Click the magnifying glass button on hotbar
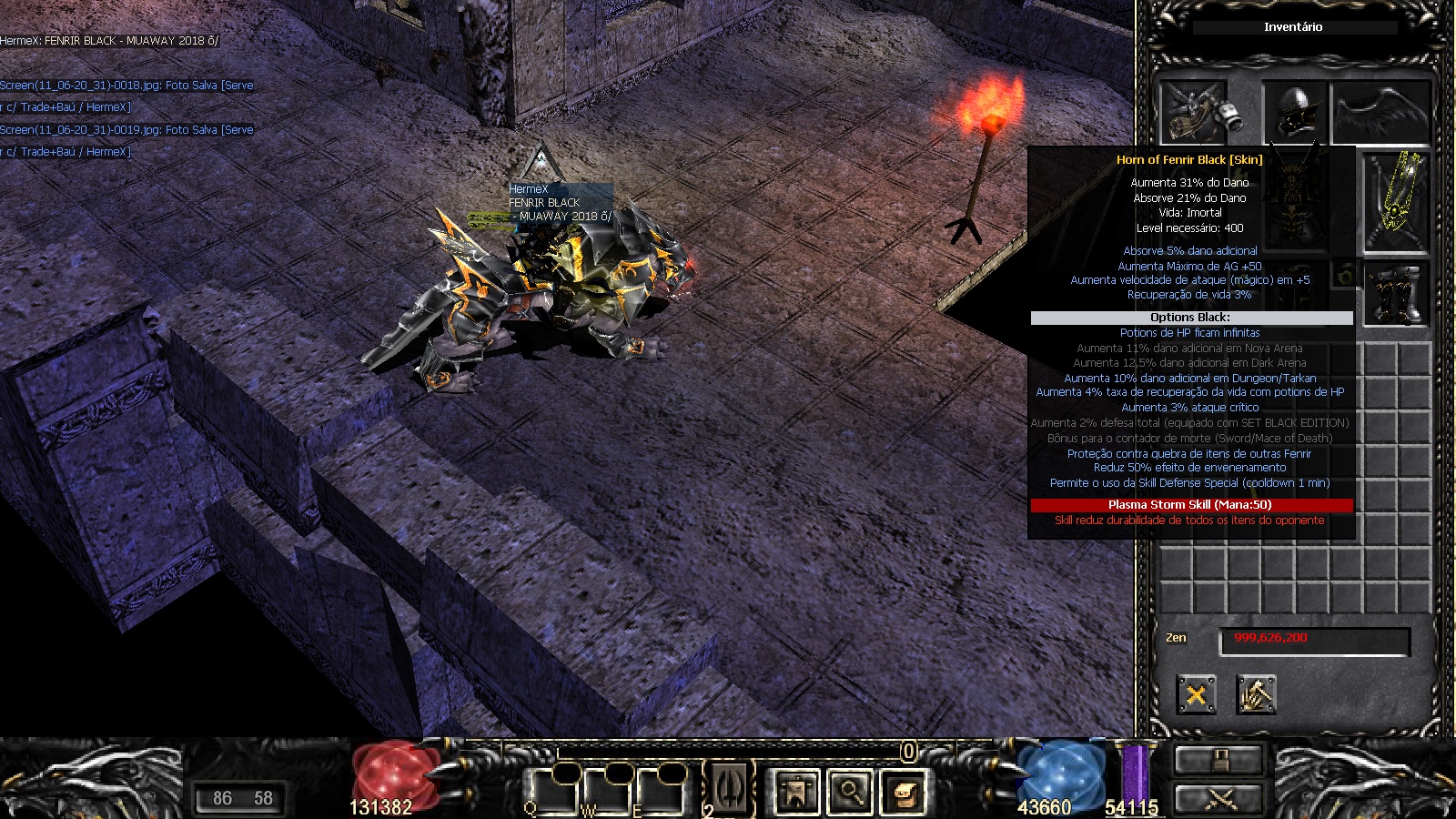 tap(850, 792)
